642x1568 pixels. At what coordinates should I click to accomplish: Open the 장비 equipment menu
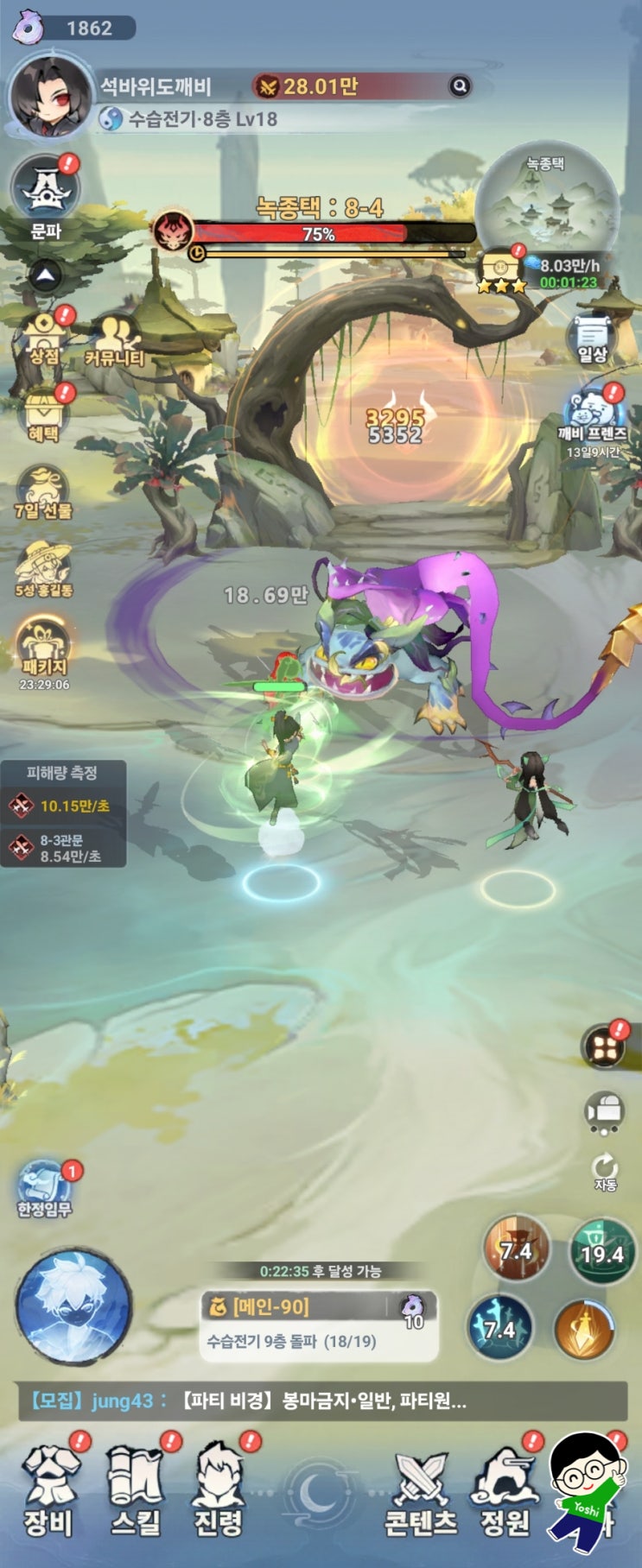49,1488
